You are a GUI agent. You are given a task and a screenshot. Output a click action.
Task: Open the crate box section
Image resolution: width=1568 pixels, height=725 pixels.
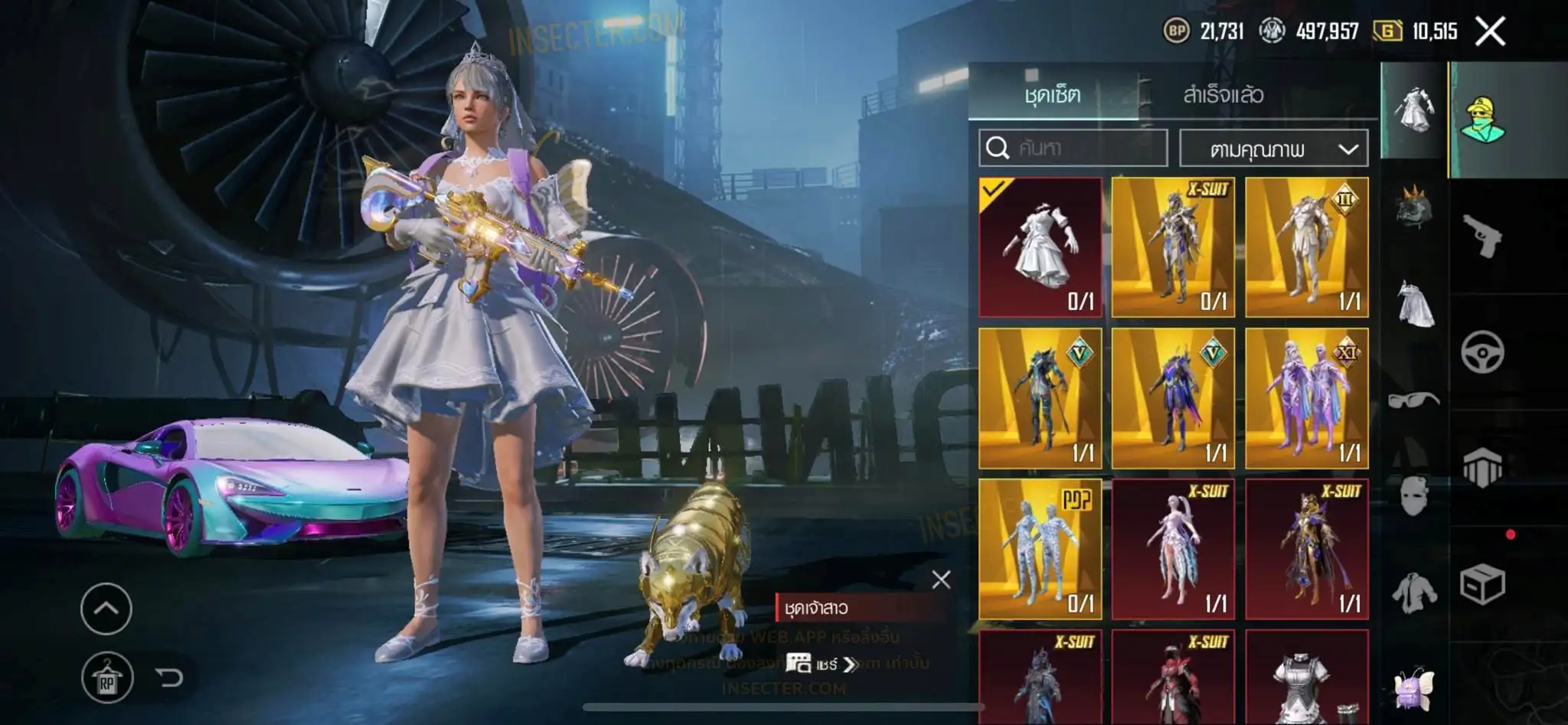(1482, 585)
